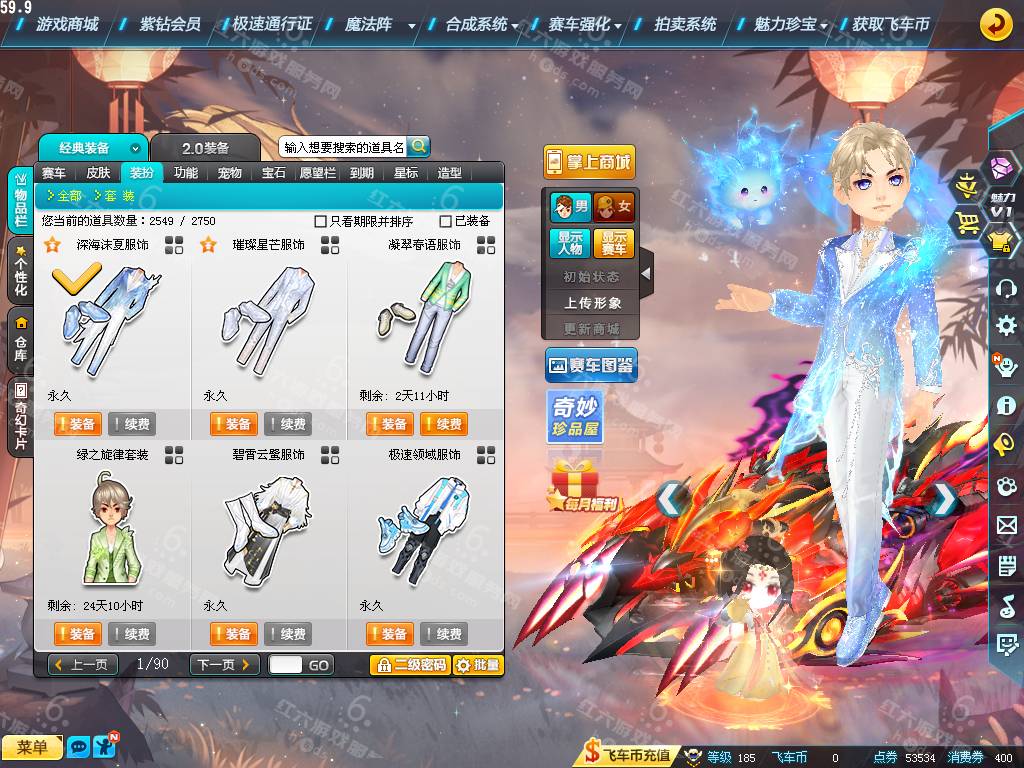Open the 拍卖系统 auction menu
This screenshot has height=768, width=1024.
685,24
